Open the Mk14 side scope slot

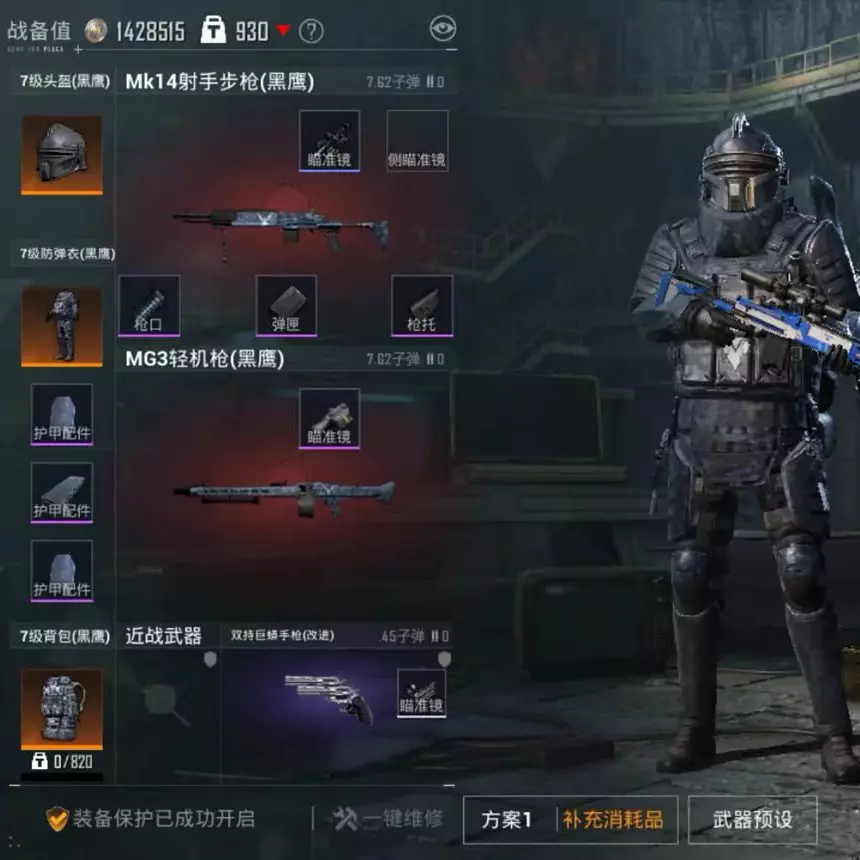click(x=417, y=140)
